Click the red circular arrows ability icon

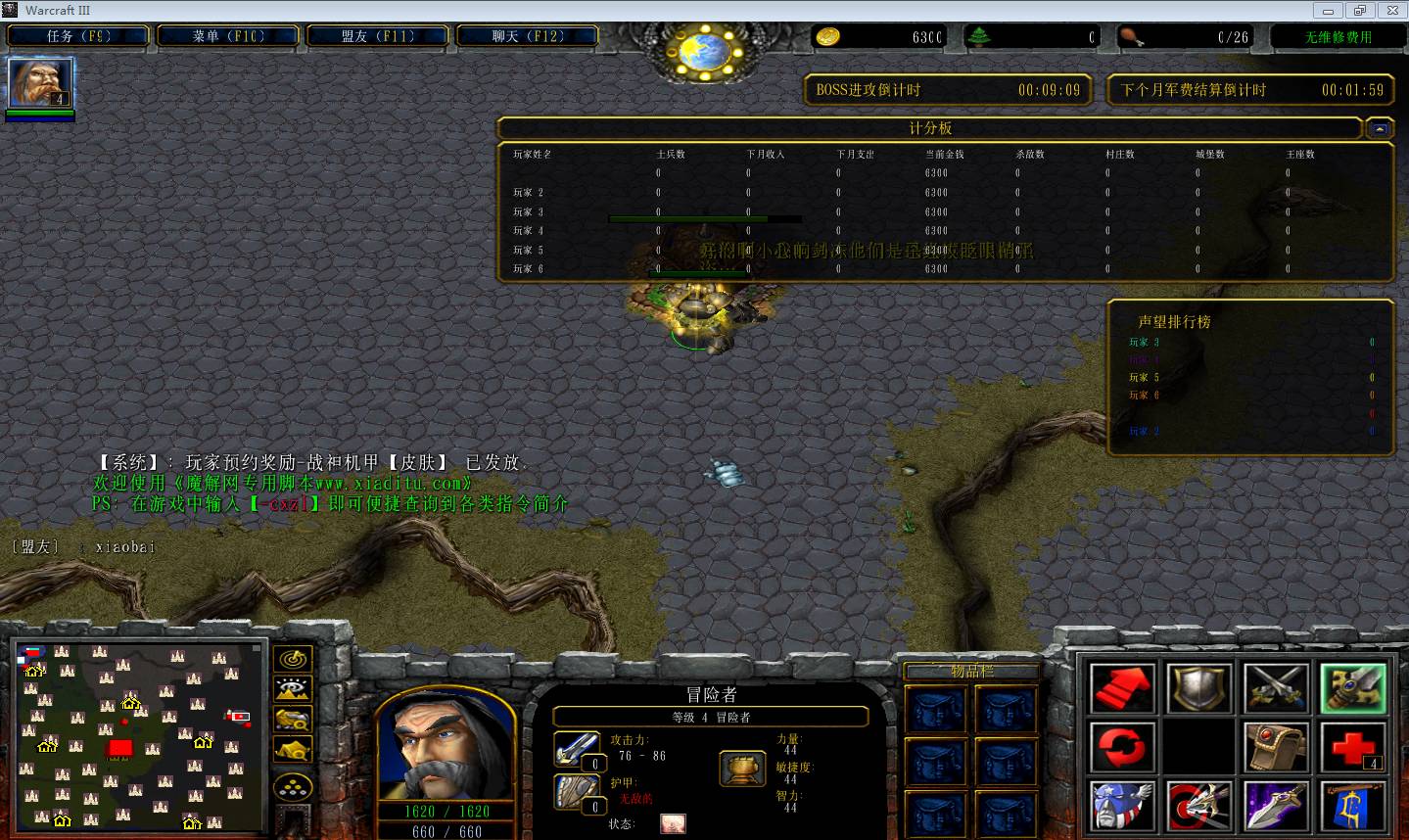pyautogui.click(x=1122, y=748)
